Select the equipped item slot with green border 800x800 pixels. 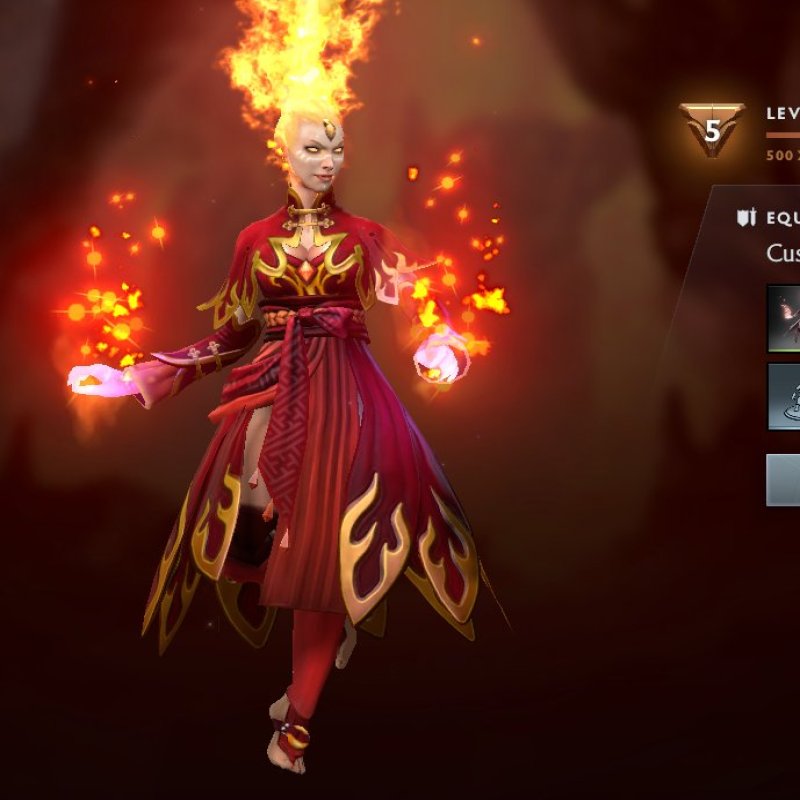(x=785, y=319)
